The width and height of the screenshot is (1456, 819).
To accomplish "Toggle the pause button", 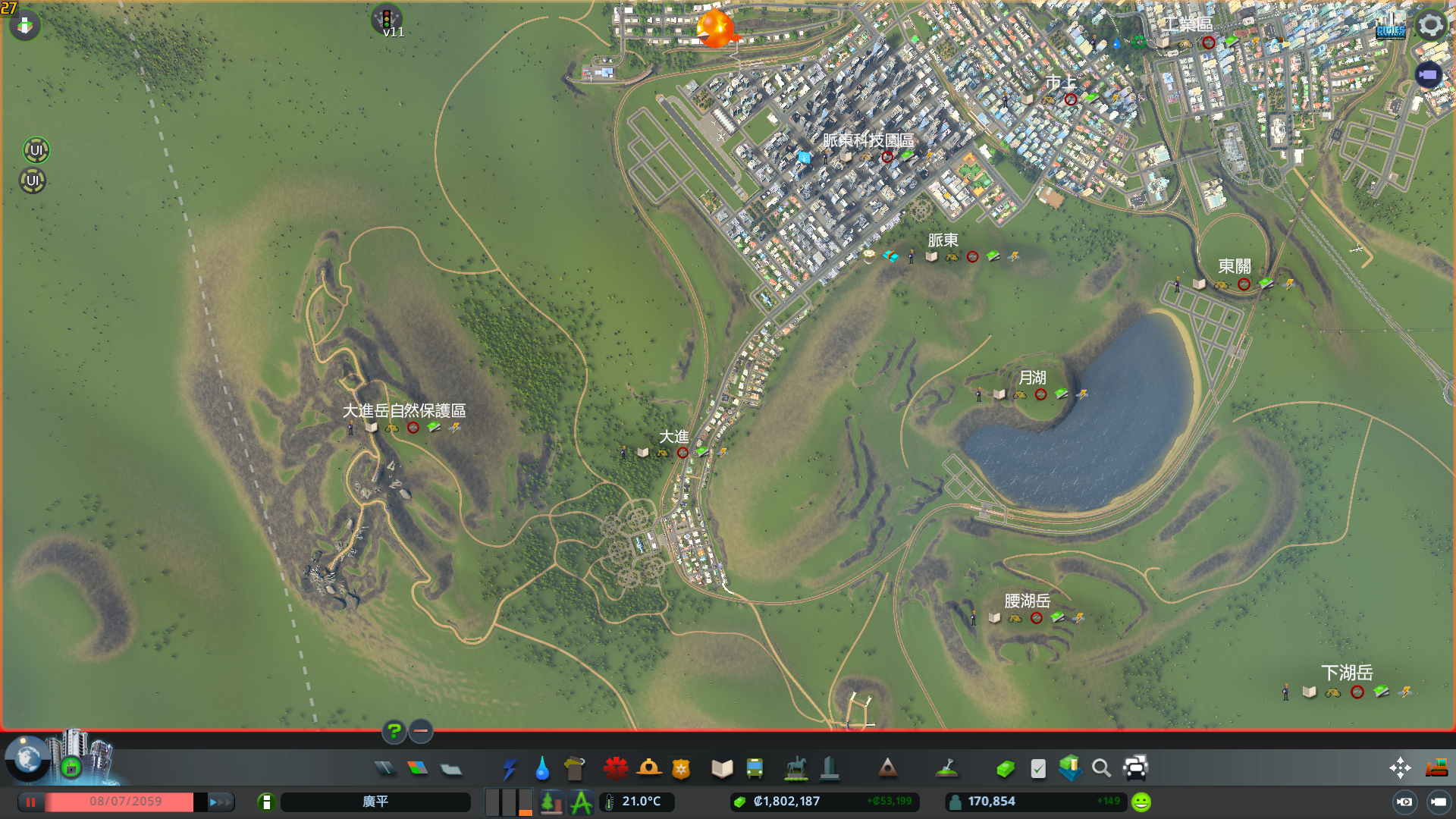I will tap(31, 802).
